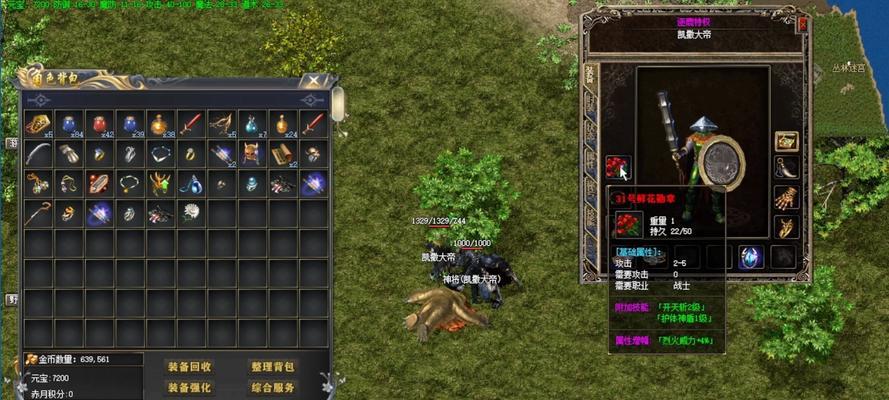Select the orange potion stack x24
The width and height of the screenshot is (889, 400).
(x=284, y=123)
